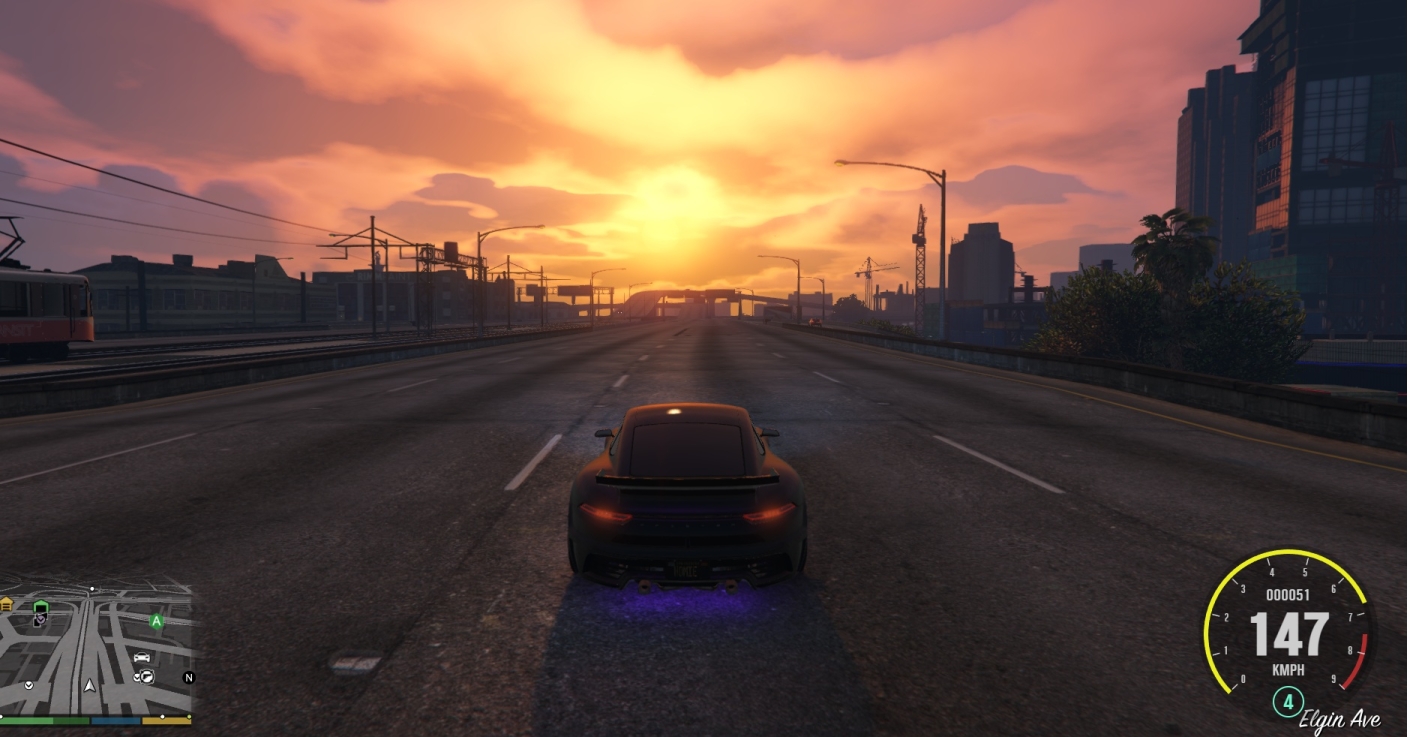
Task: Click the gun store blip on the minimap
Action: pyautogui.click(x=147, y=676)
